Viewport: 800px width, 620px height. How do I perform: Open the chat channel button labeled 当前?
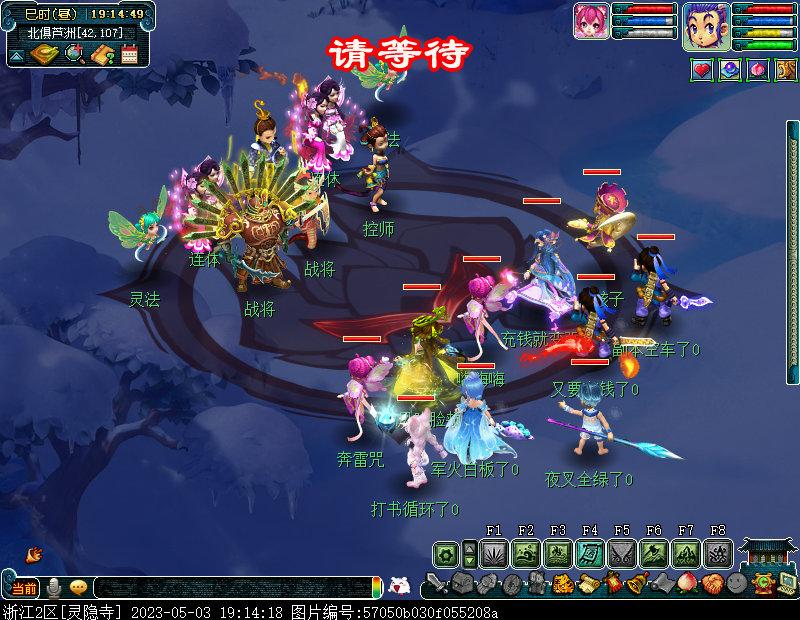[24, 587]
